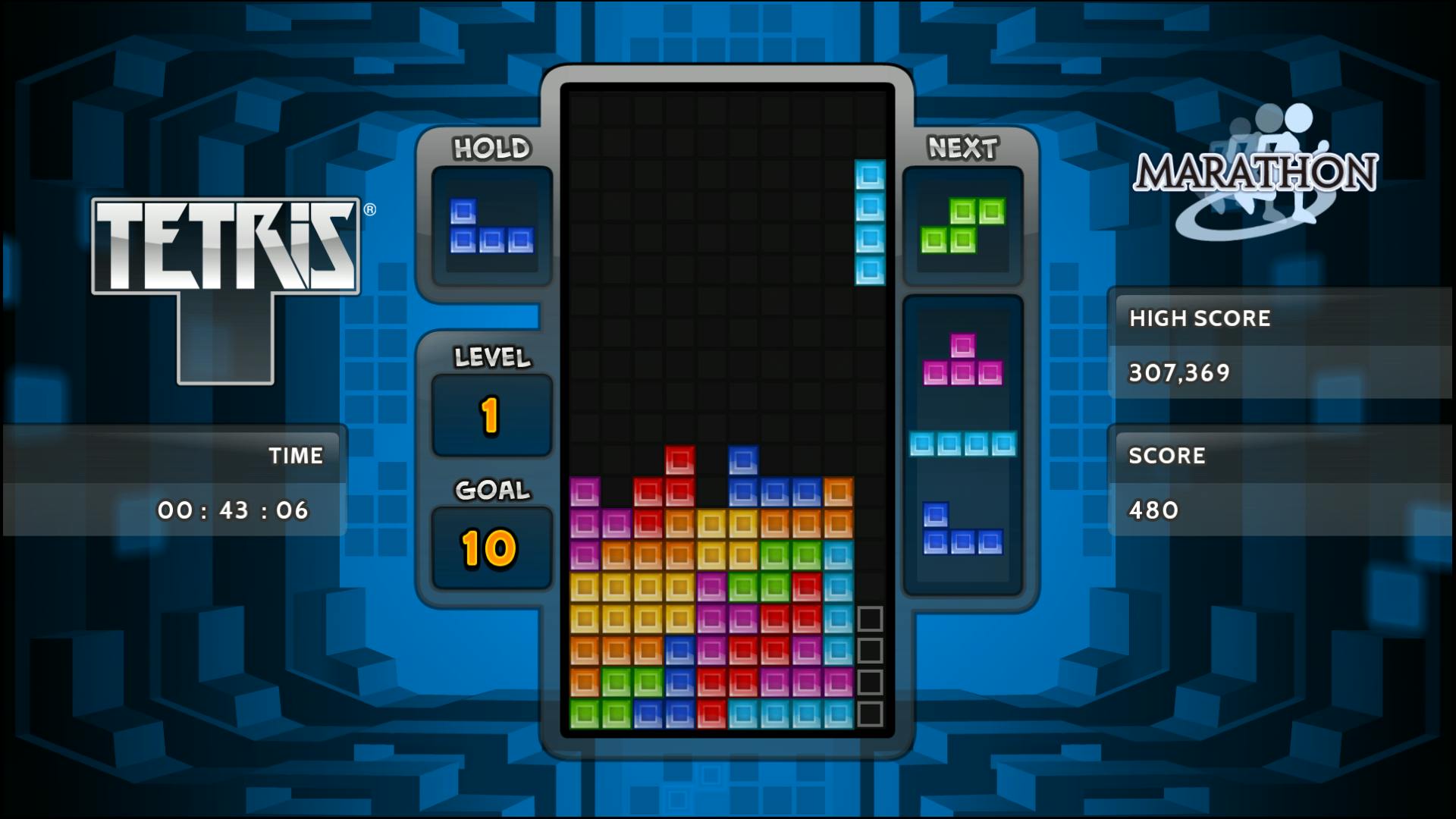
Task: Click the NEXT panel header
Action: (962, 146)
